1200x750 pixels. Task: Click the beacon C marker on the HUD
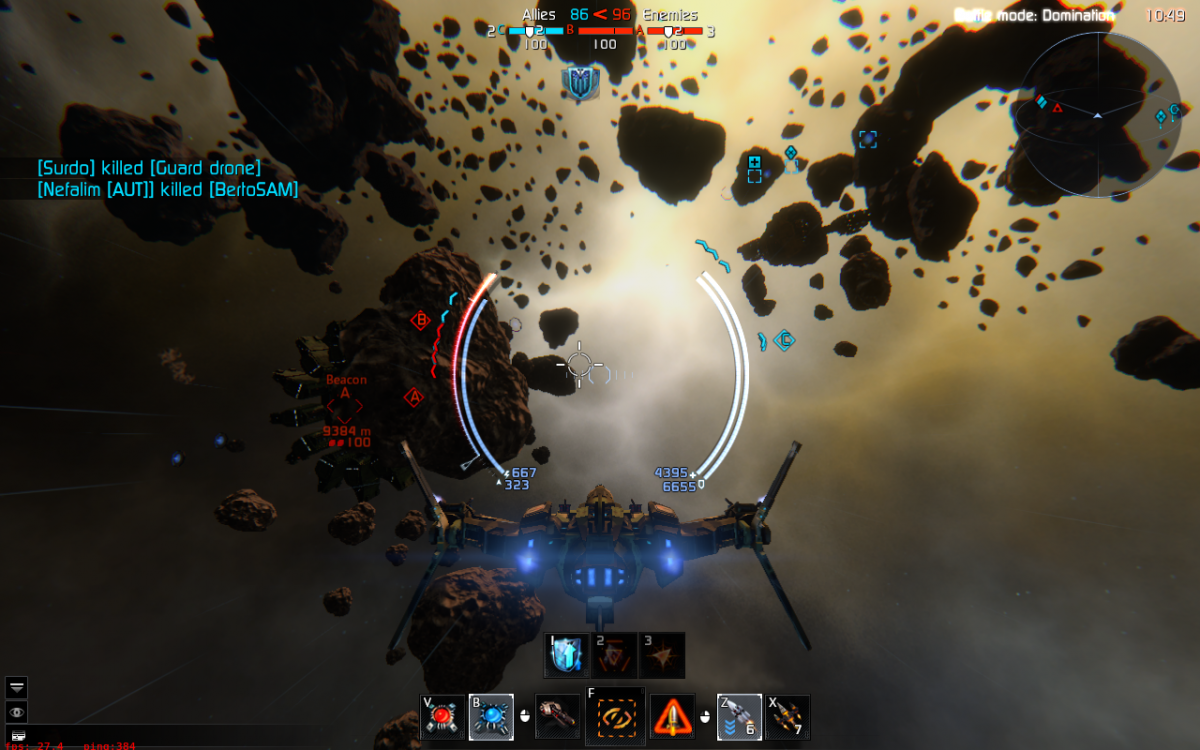point(787,341)
